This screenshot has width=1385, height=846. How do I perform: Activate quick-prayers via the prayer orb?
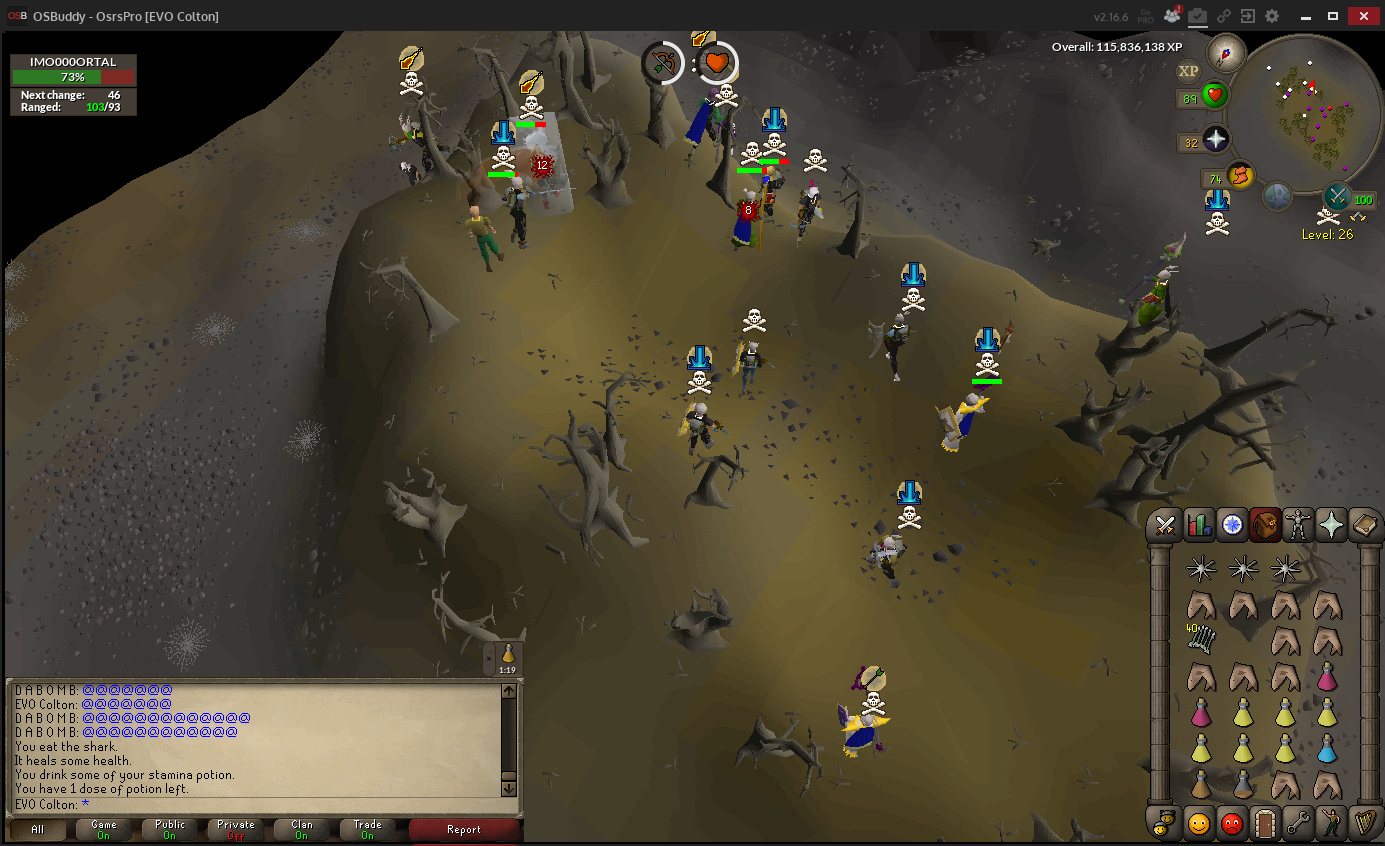[x=1215, y=141]
